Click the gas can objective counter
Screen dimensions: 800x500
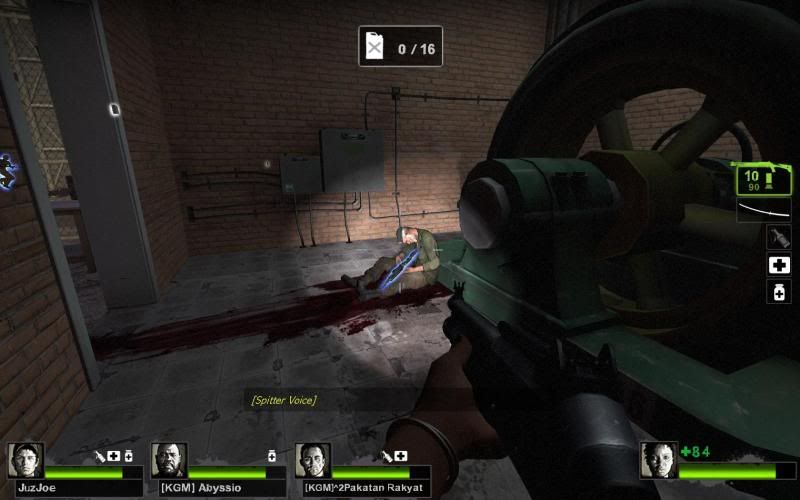point(400,47)
